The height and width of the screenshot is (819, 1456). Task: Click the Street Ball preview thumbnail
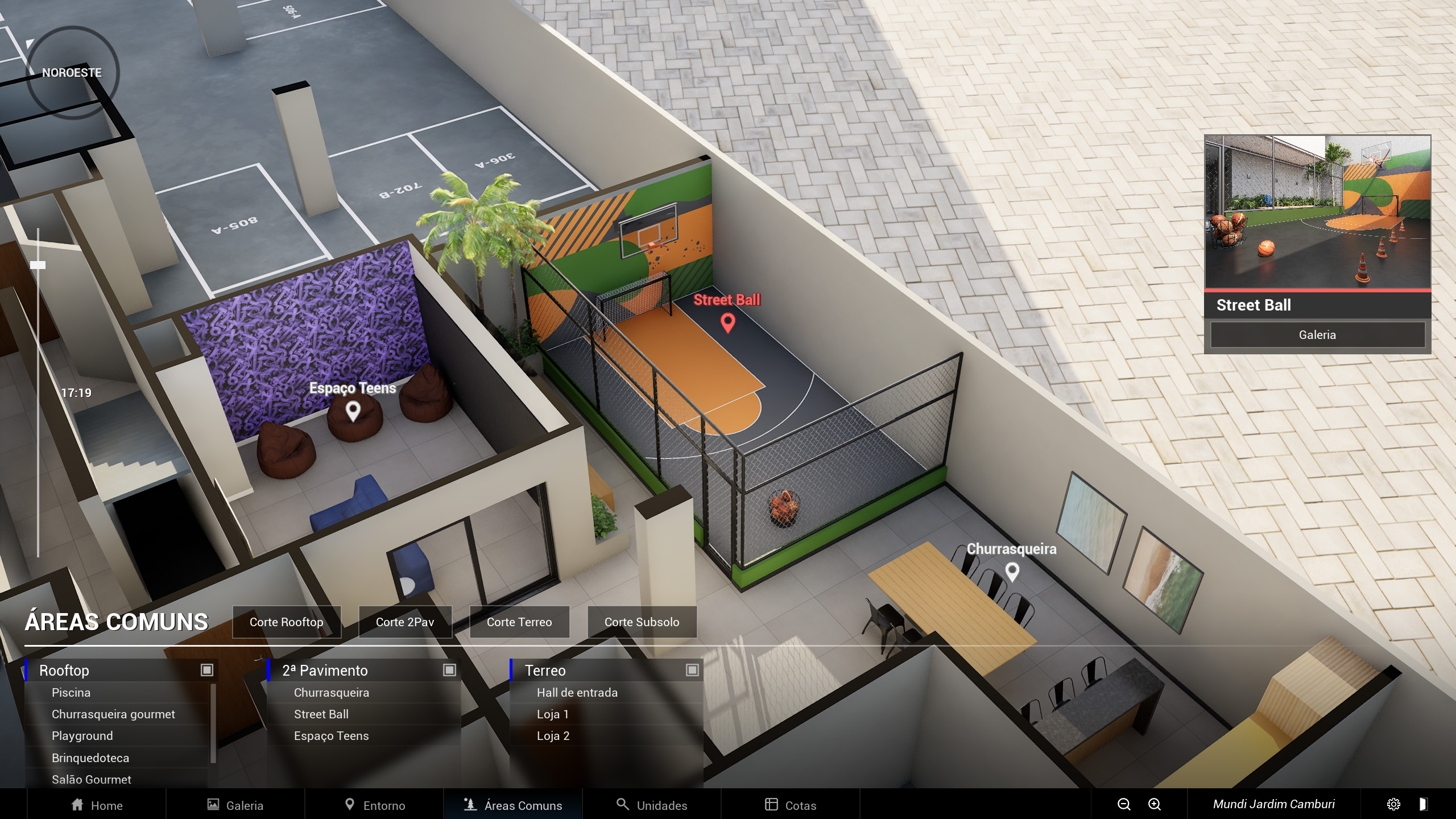point(1317,212)
